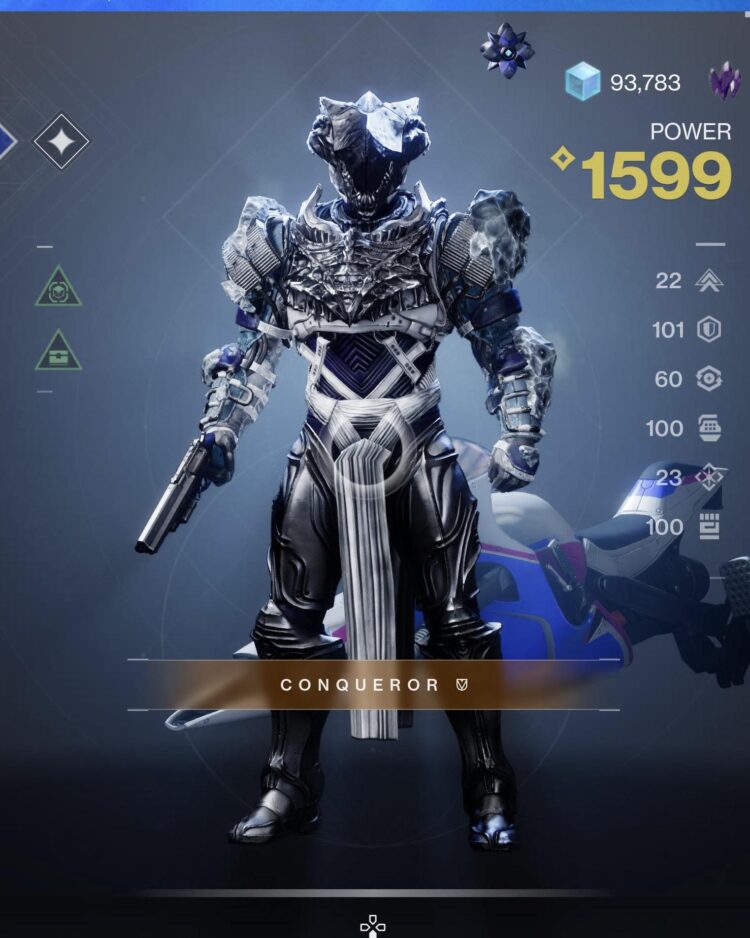Inspect the Mobility stat icon
The image size is (750, 938).
[x=709, y=281]
